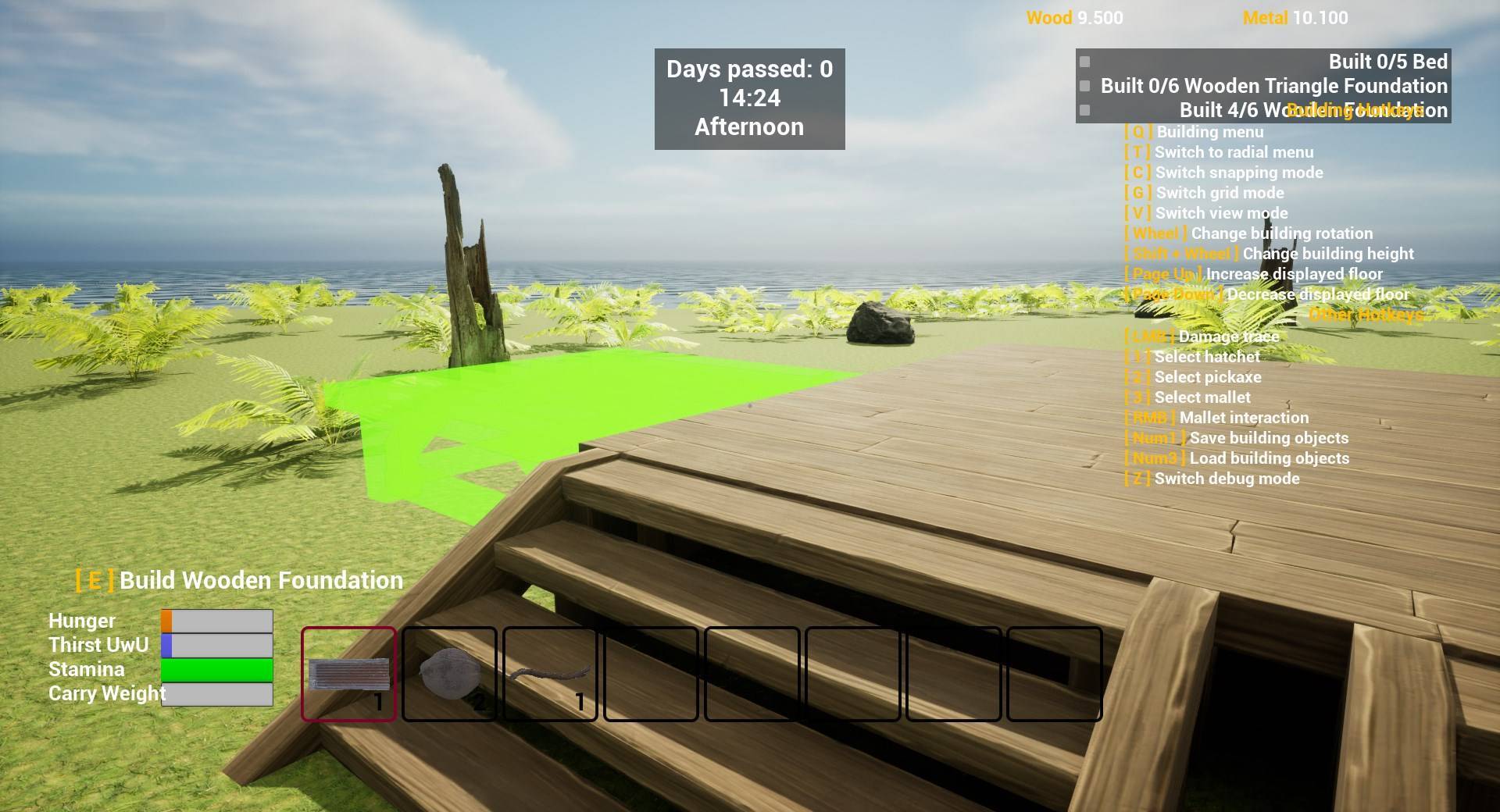Click the Wooden Triangle Foundation objective
The width and height of the screenshot is (1500, 812).
coord(1273,86)
